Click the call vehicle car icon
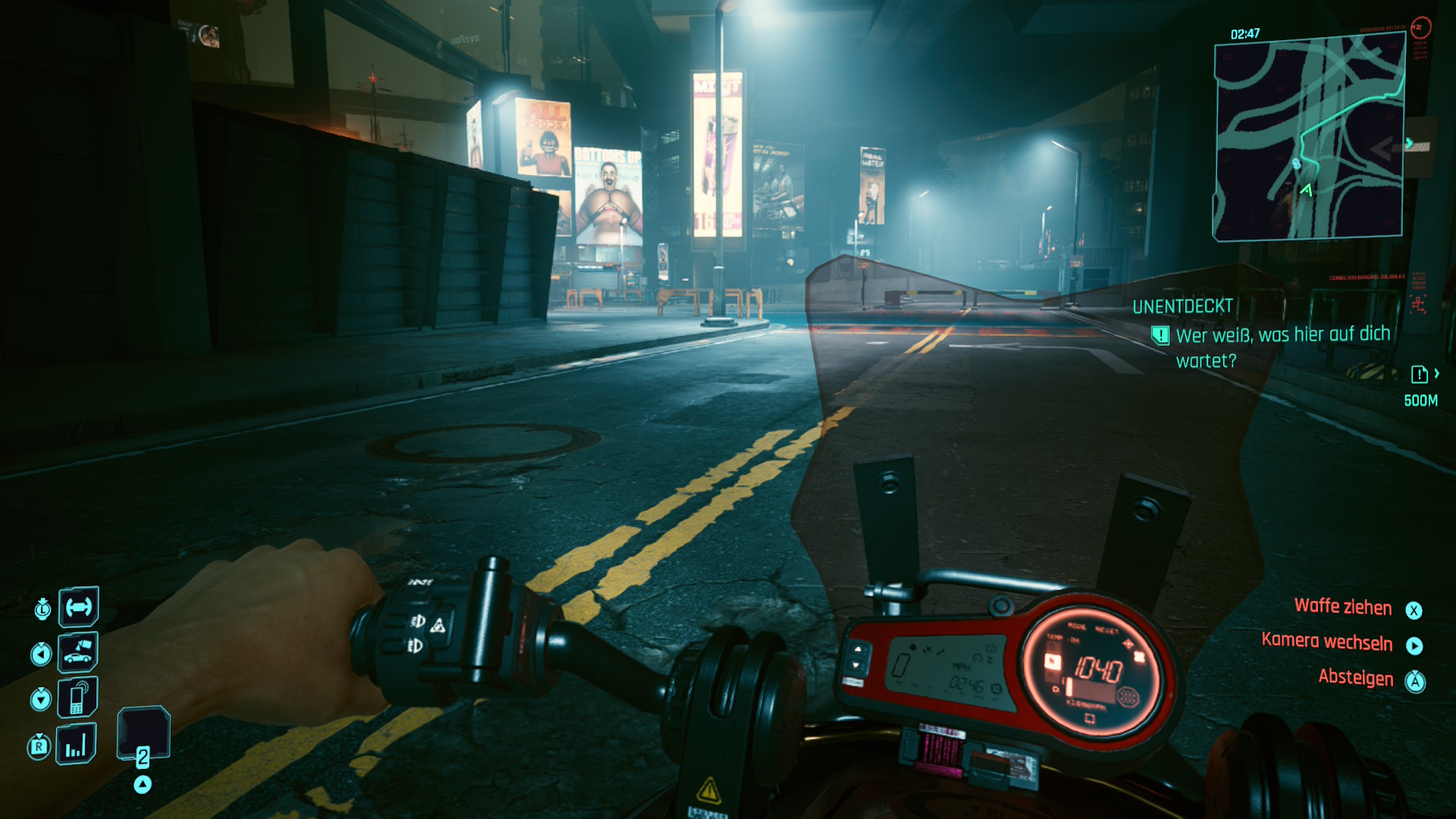 pos(78,652)
